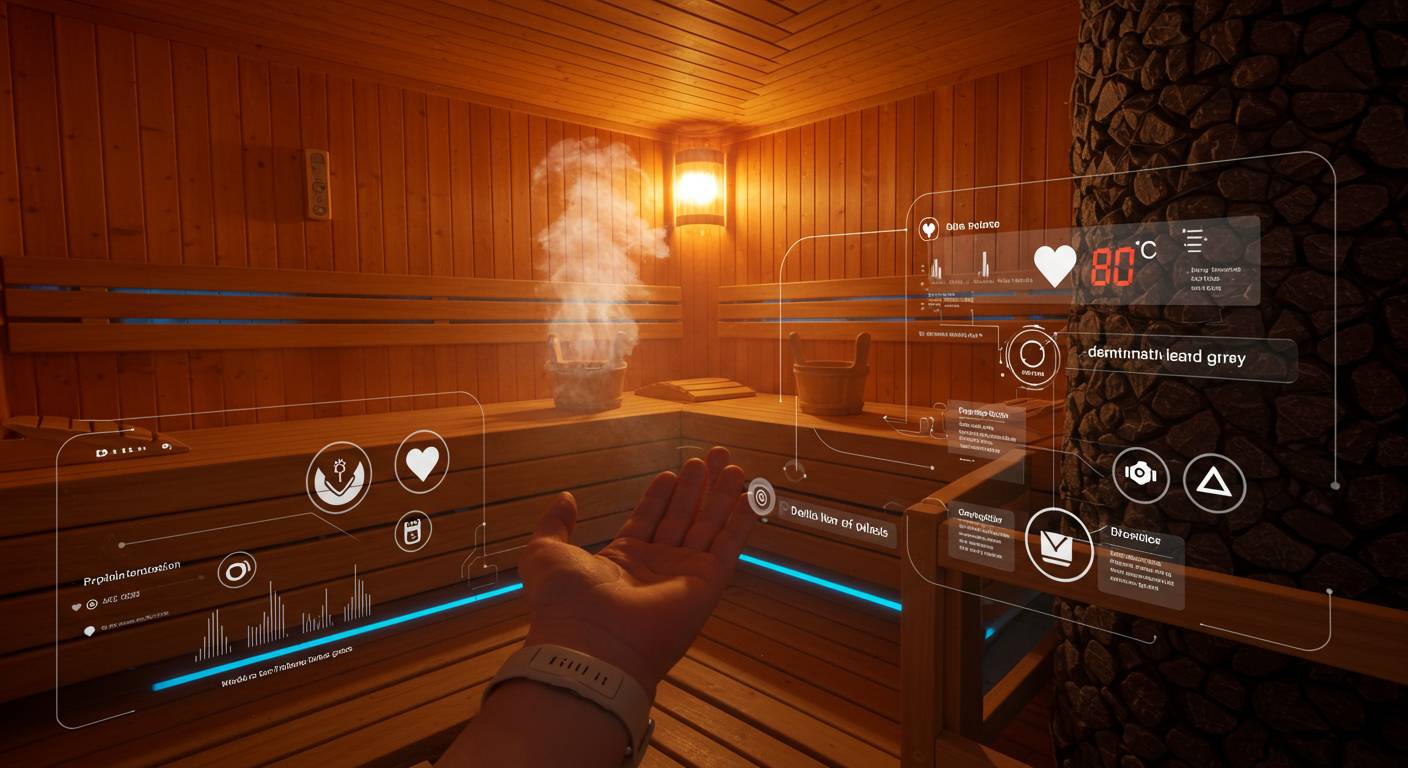Activate the circular dial left of "demtrnnath leard grrey"
This screenshot has height=768, width=1408.
(x=1032, y=356)
